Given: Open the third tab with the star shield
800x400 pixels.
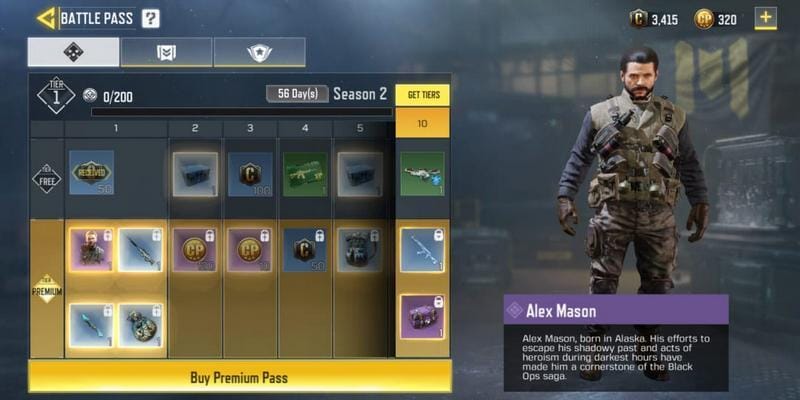Looking at the screenshot, I should pos(259,52).
